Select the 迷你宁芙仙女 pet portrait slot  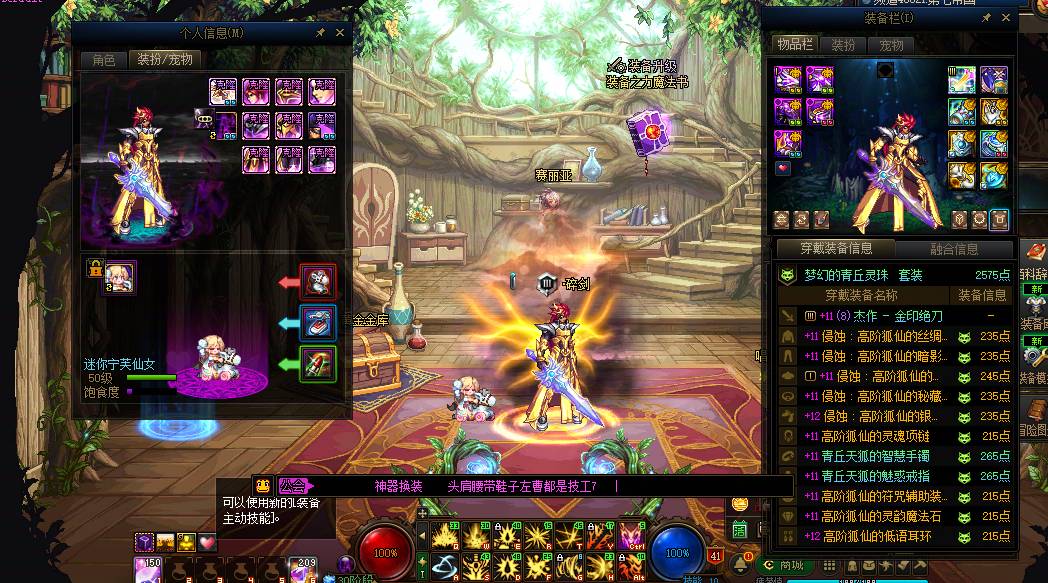pyautogui.click(x=120, y=277)
